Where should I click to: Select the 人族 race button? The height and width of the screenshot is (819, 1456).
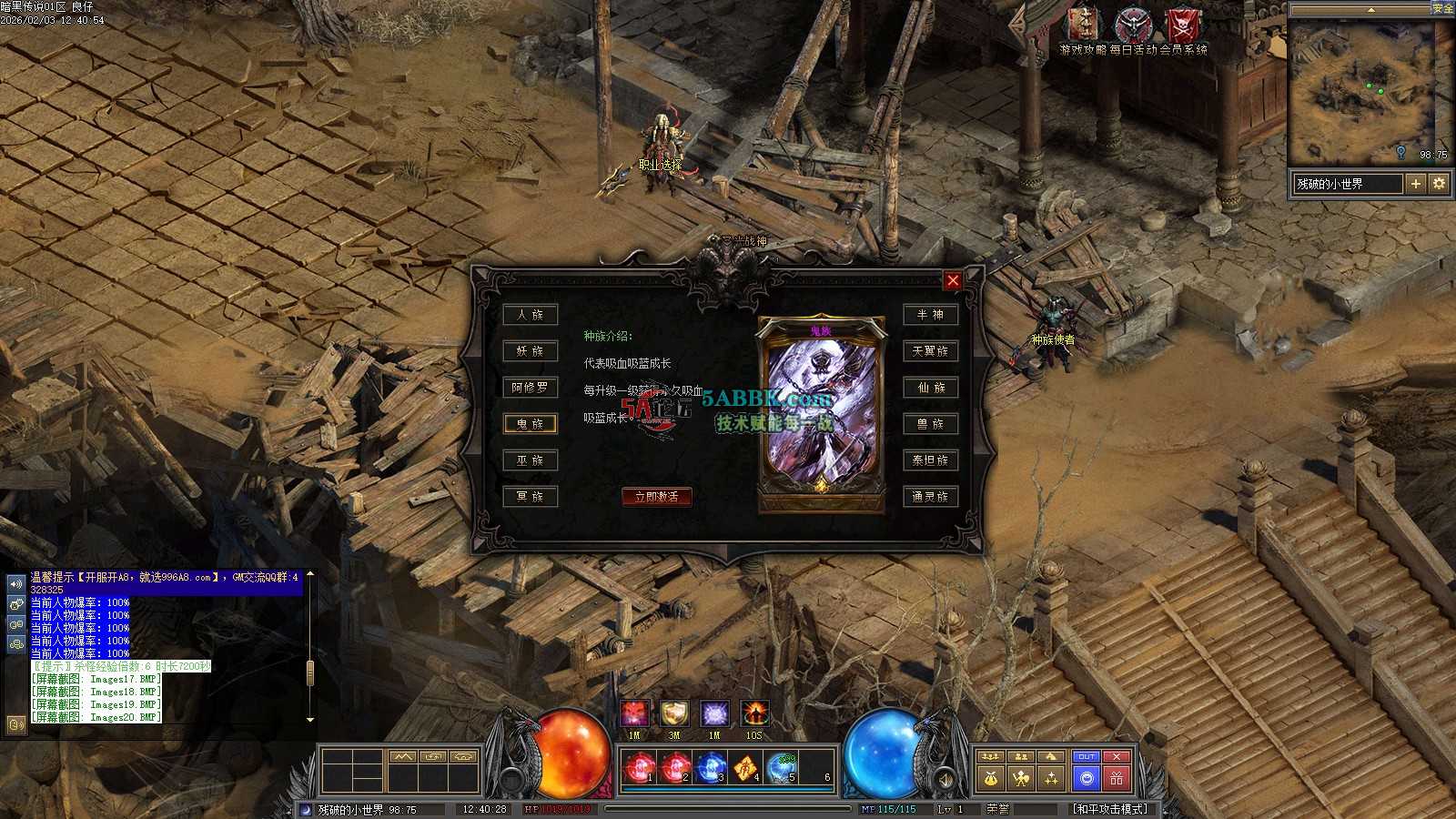pos(530,315)
